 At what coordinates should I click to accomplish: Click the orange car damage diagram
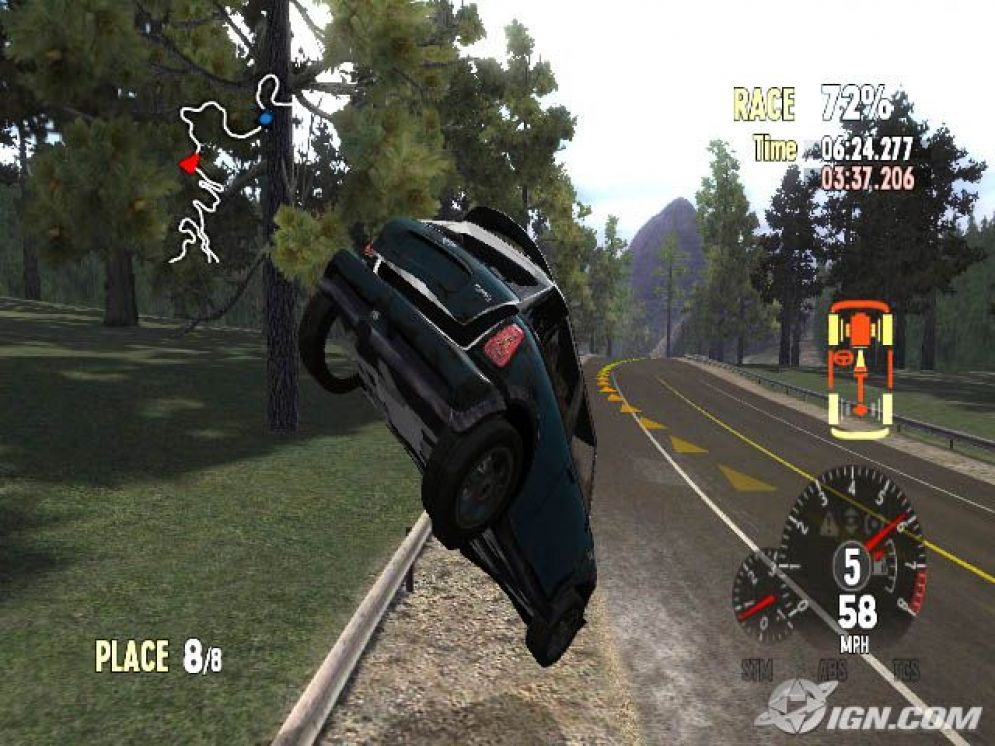tap(860, 369)
